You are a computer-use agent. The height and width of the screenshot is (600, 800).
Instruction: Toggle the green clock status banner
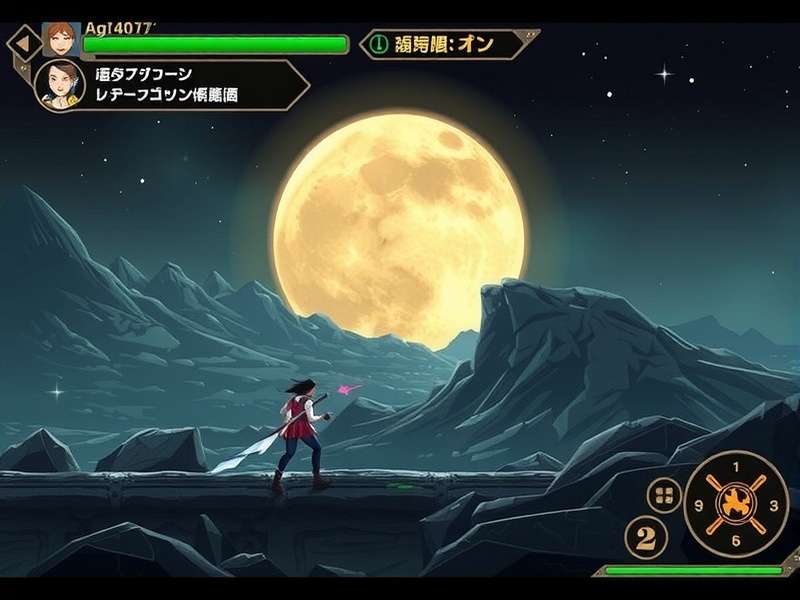(x=450, y=44)
